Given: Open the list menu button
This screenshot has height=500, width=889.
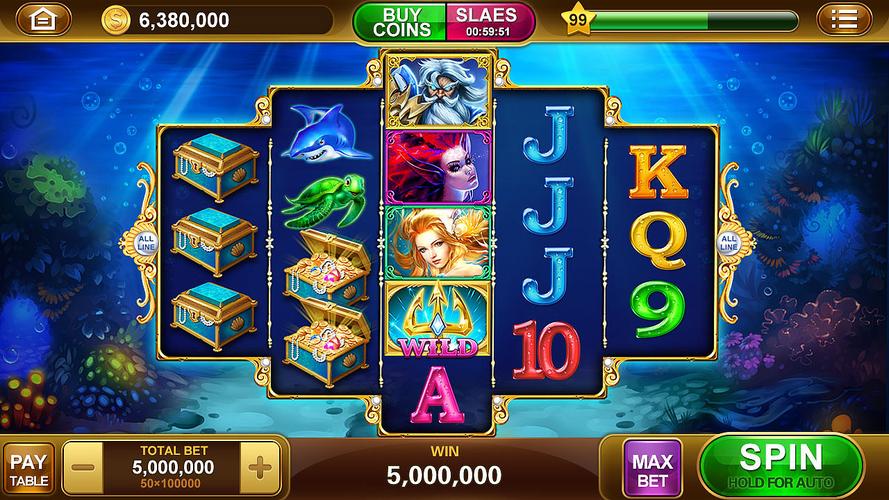Looking at the screenshot, I should (x=845, y=19).
